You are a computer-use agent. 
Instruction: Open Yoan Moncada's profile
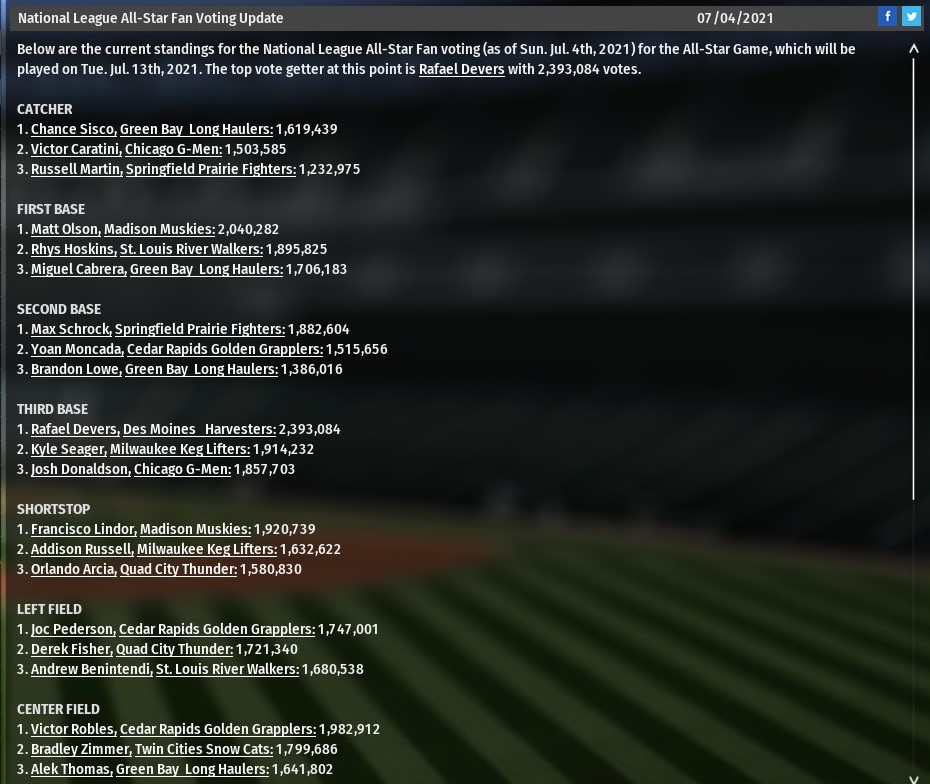[76, 349]
